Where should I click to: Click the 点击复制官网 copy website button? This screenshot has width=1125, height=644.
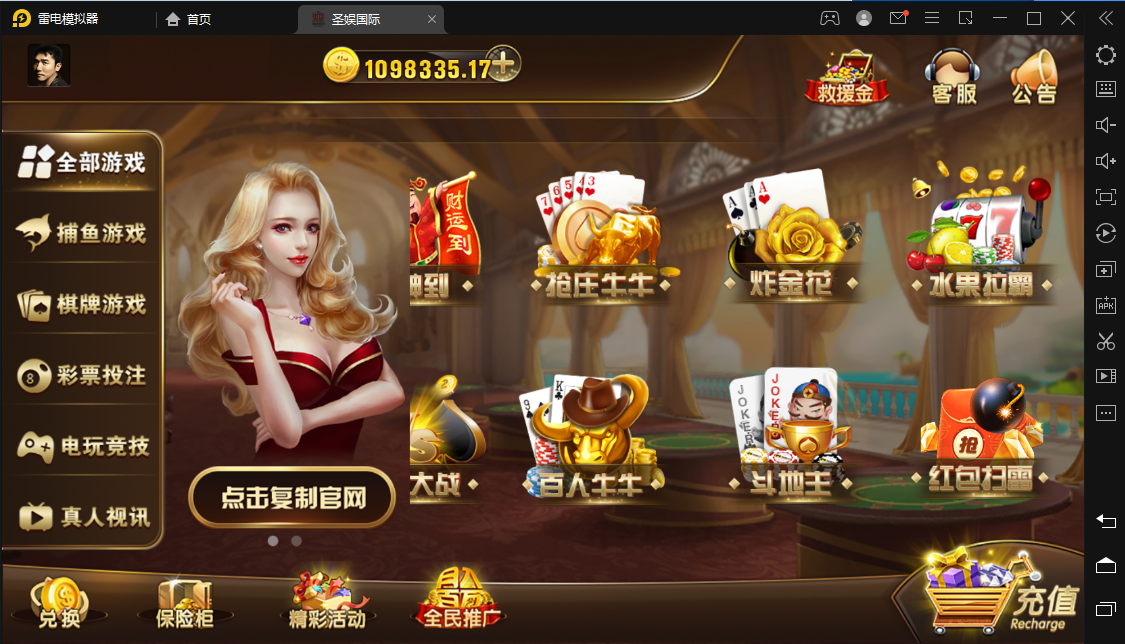[x=292, y=497]
